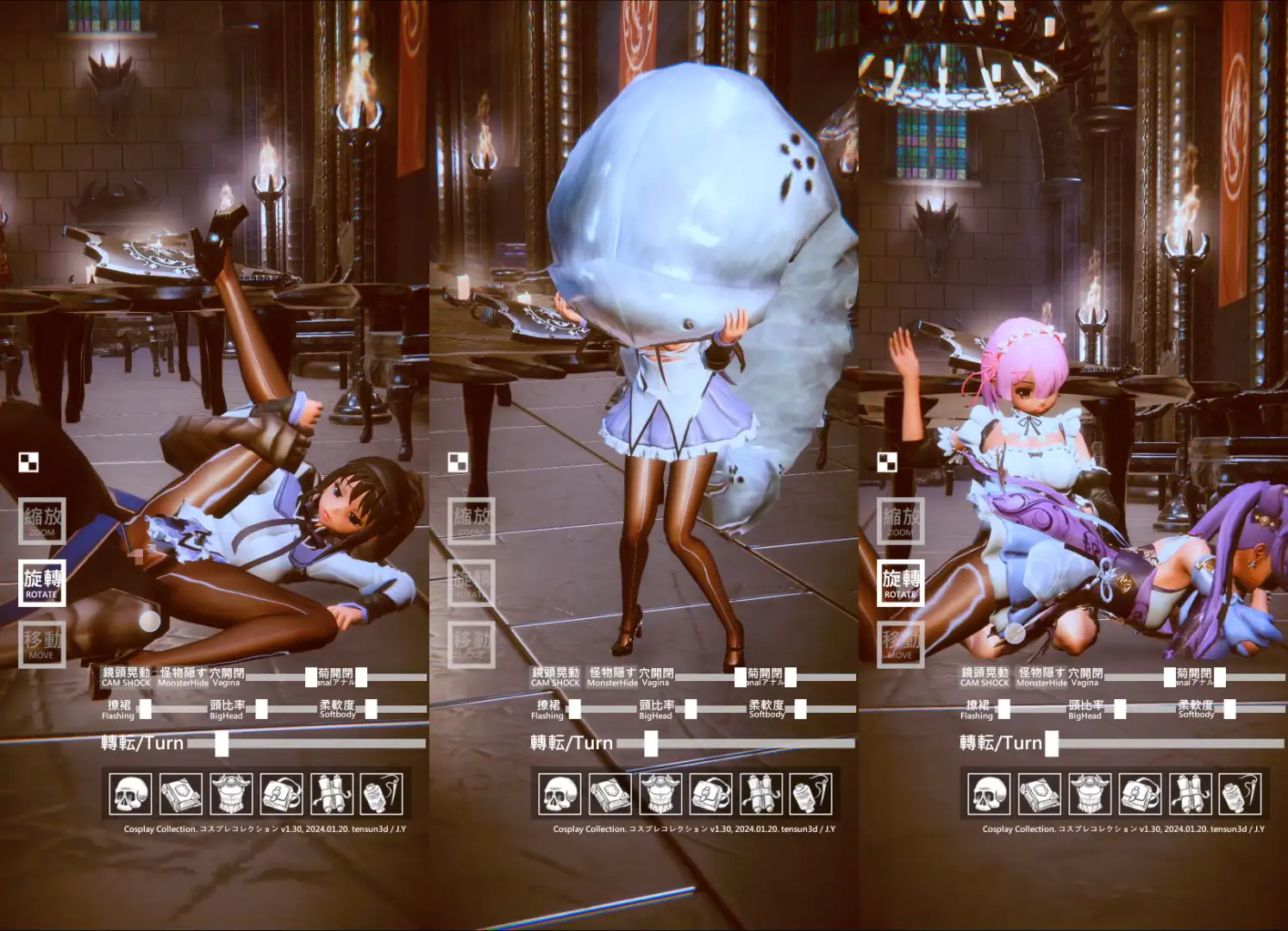Open the satchel bag icon in the middle panel
The height and width of the screenshot is (931, 1288).
pyautogui.click(x=710, y=794)
